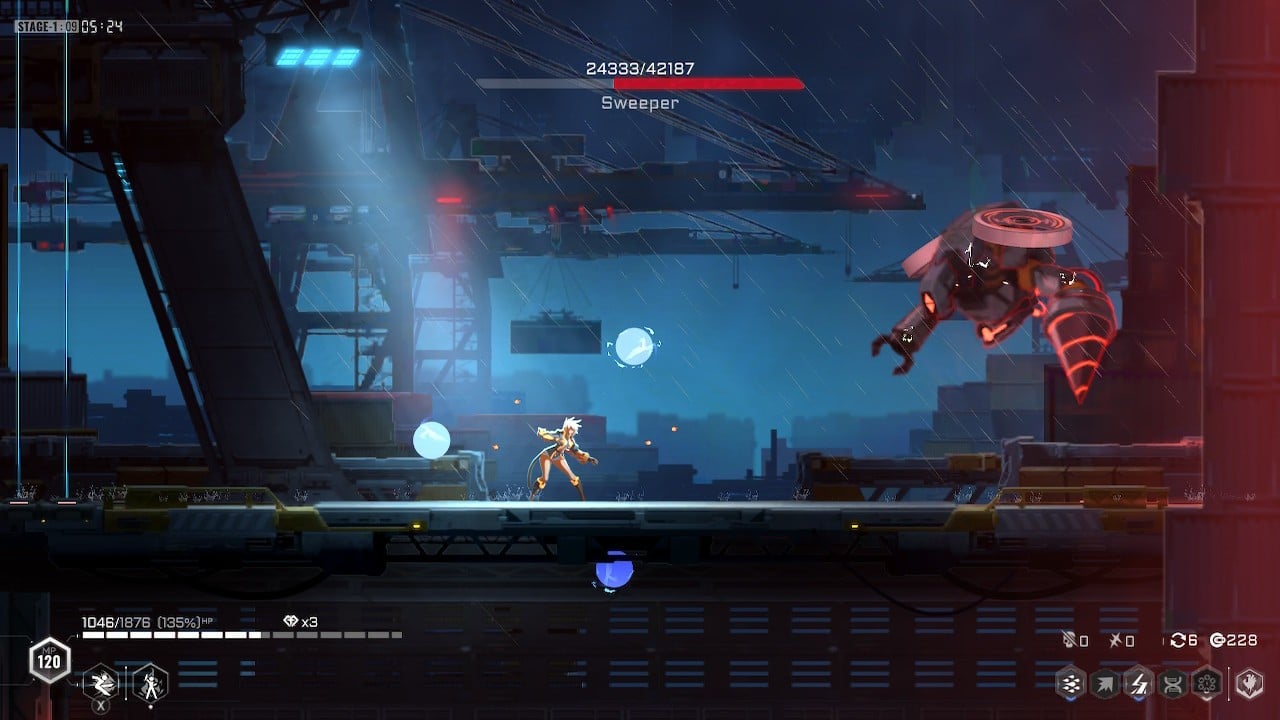1280x720 pixels.
Task: Click the DNA helix perk icon
Action: [1173, 684]
